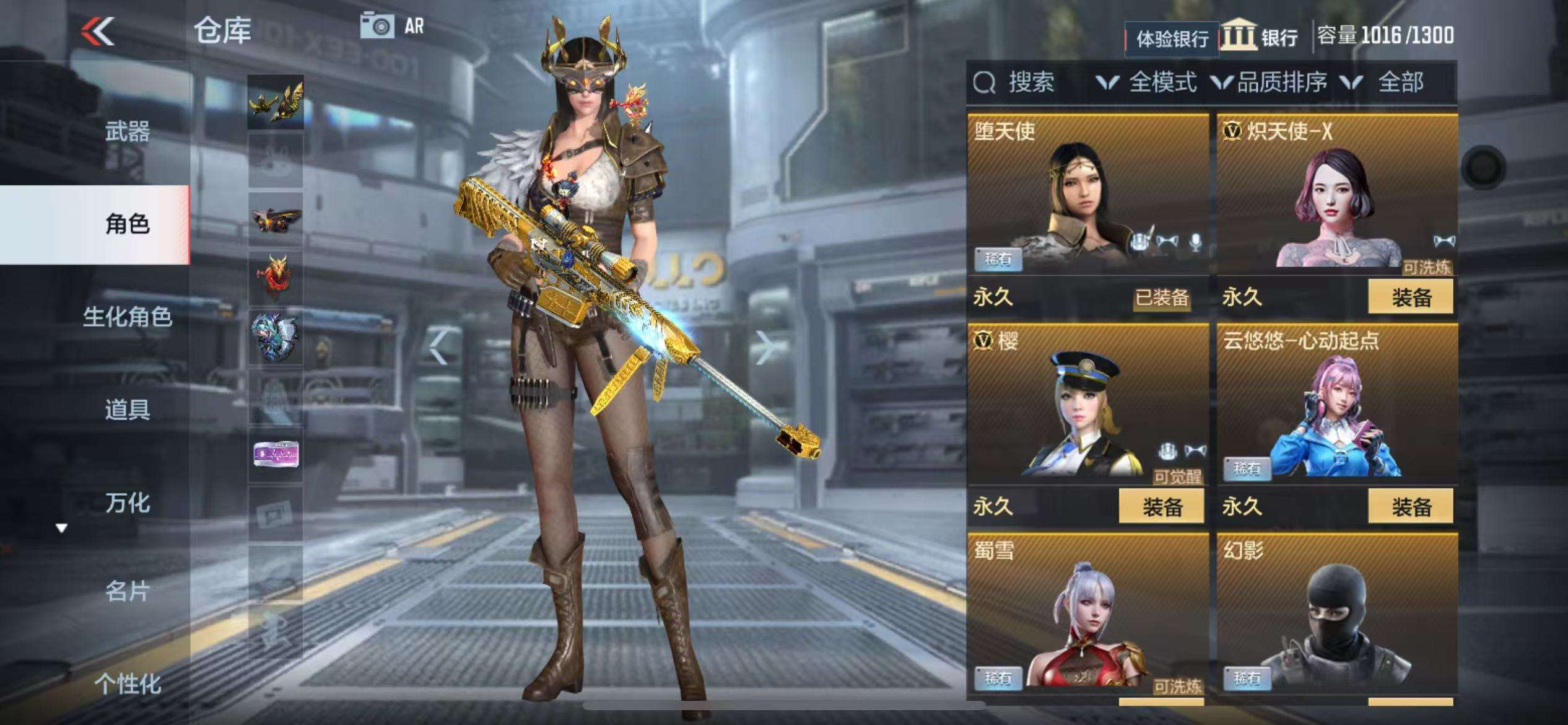Screen dimensions: 1568x725
Task: Open the 全模式 mode filter dropdown
Action: (x=1147, y=82)
